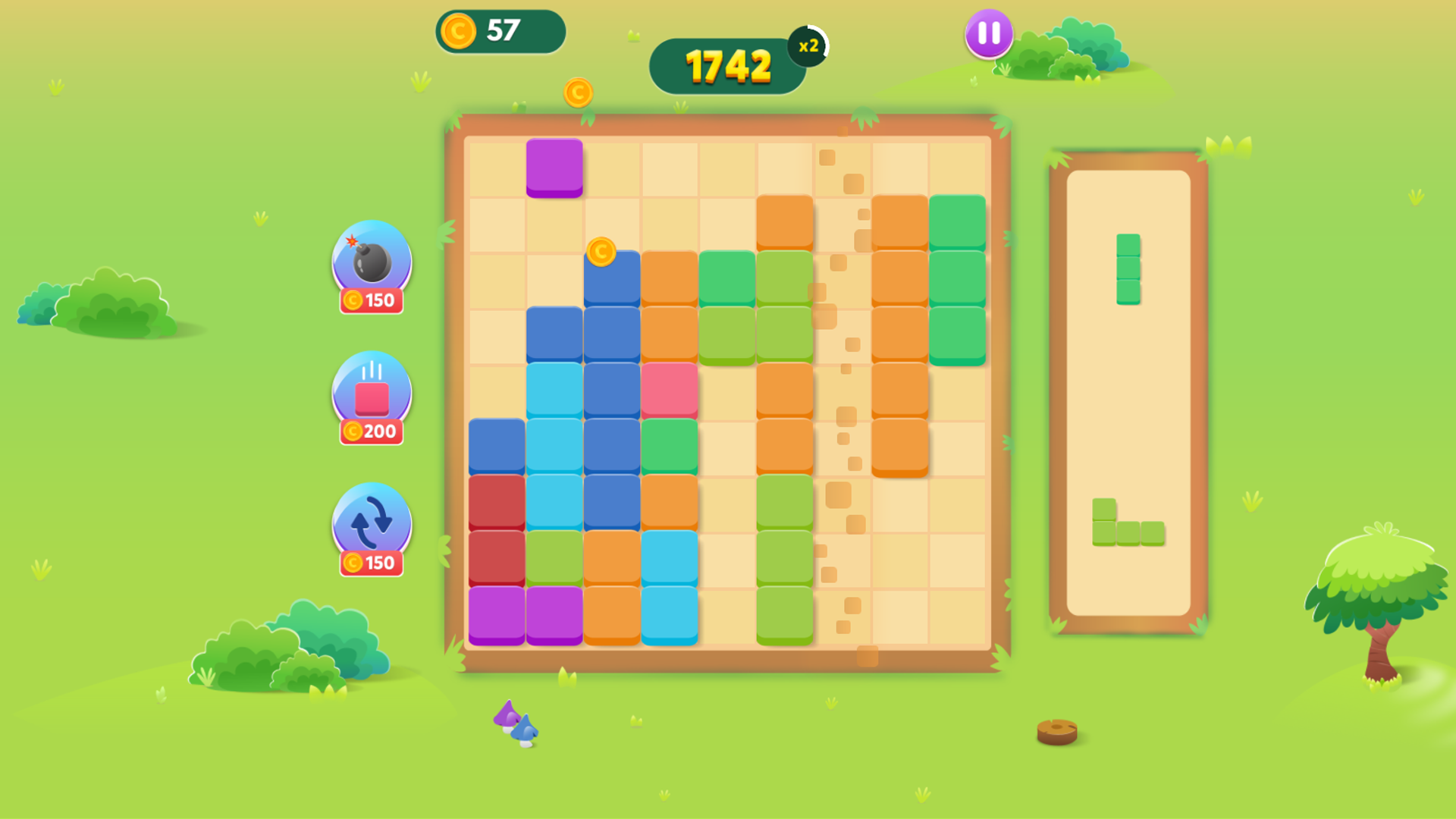
Task: Click the wooden log near the tree
Action: 1059,733
